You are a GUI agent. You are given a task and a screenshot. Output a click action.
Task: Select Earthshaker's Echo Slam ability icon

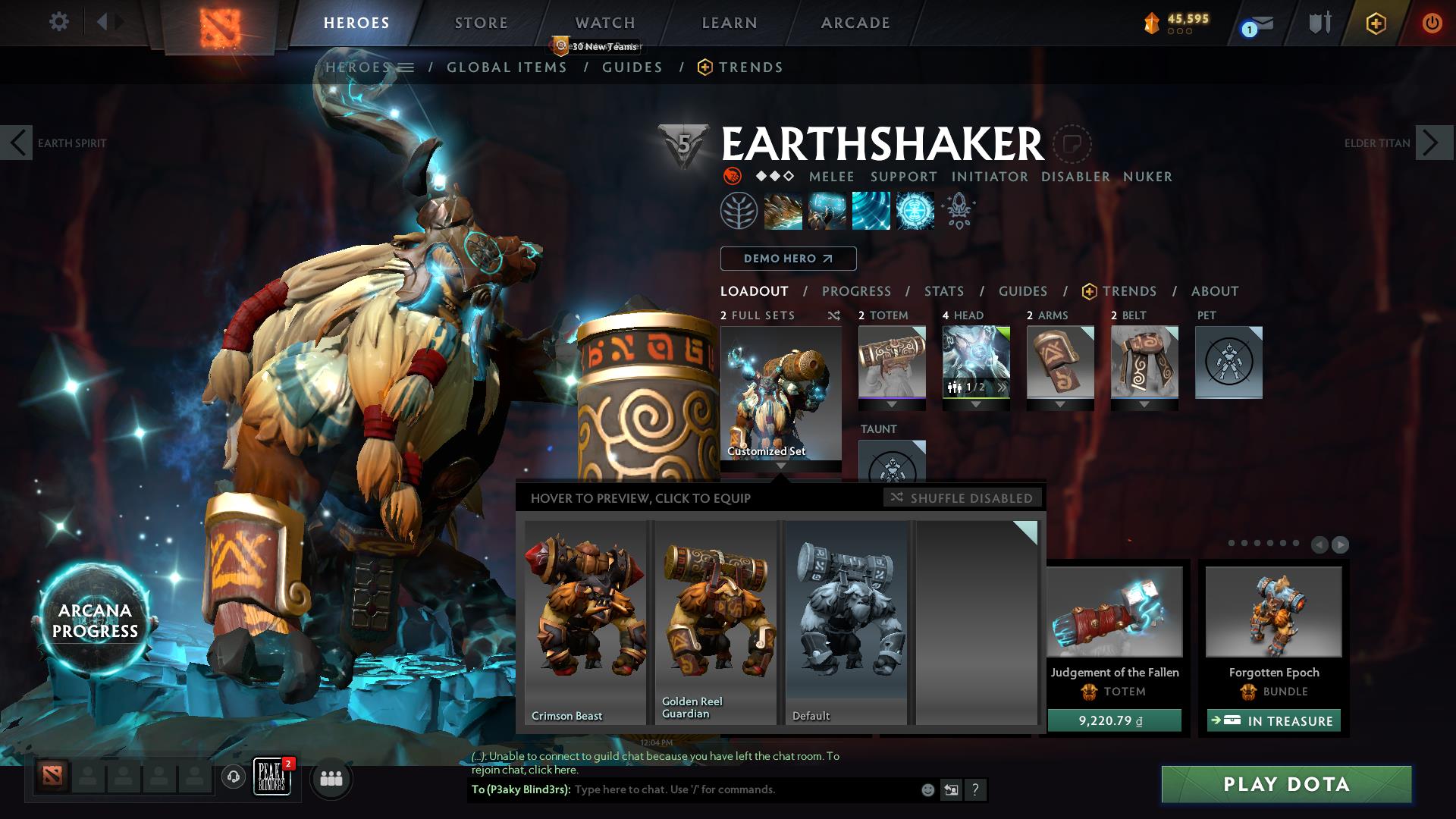click(x=914, y=210)
